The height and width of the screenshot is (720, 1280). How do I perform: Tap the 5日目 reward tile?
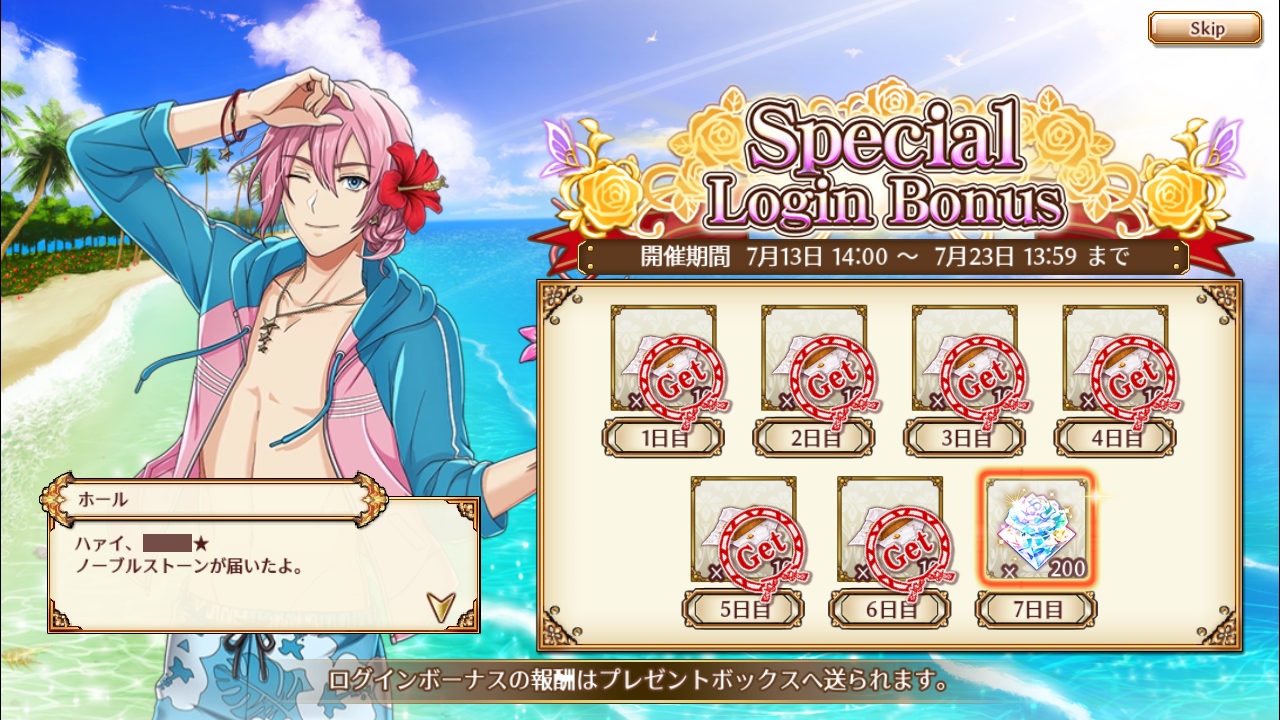click(743, 531)
